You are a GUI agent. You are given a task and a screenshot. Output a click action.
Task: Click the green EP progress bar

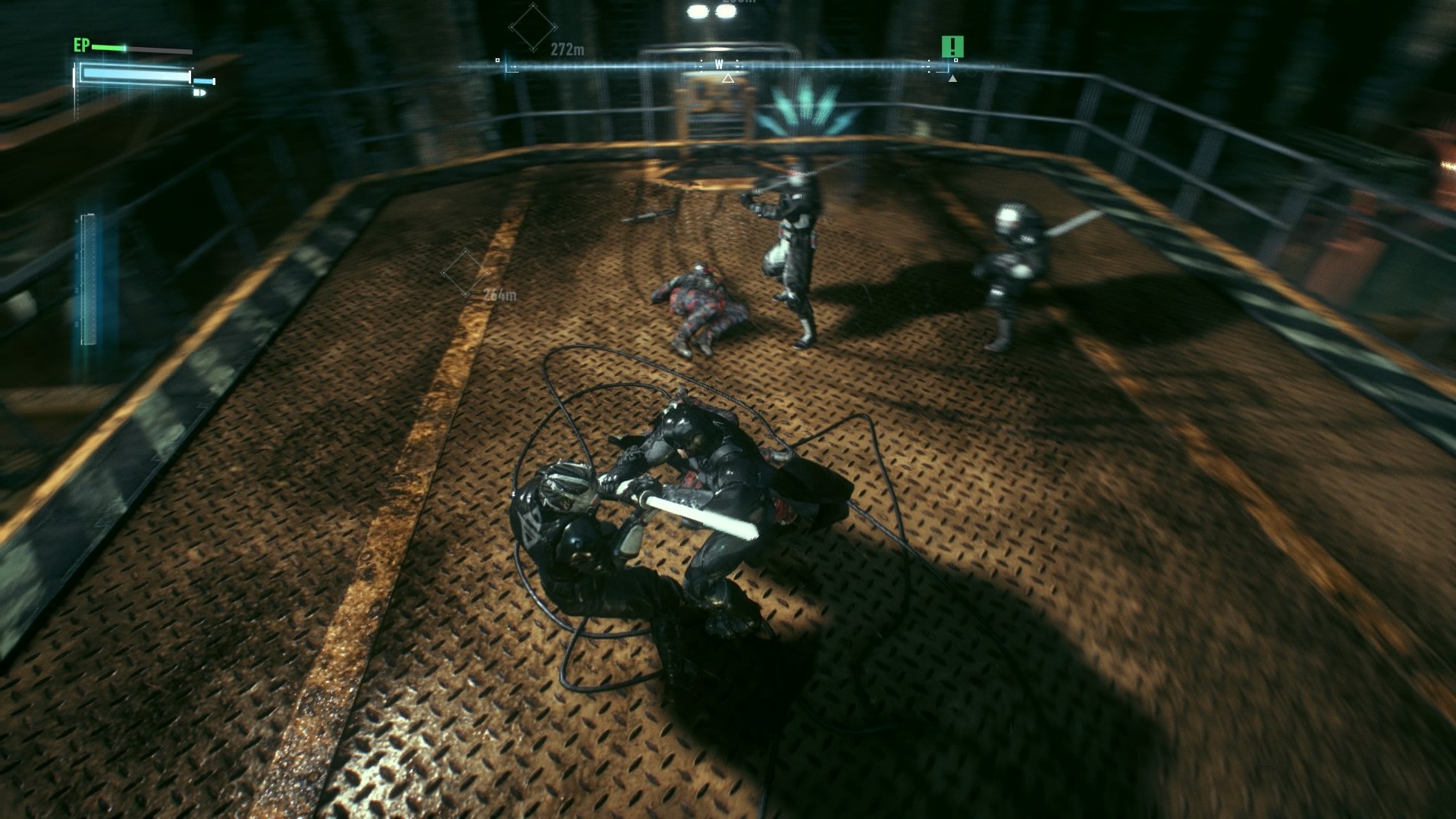106,48
